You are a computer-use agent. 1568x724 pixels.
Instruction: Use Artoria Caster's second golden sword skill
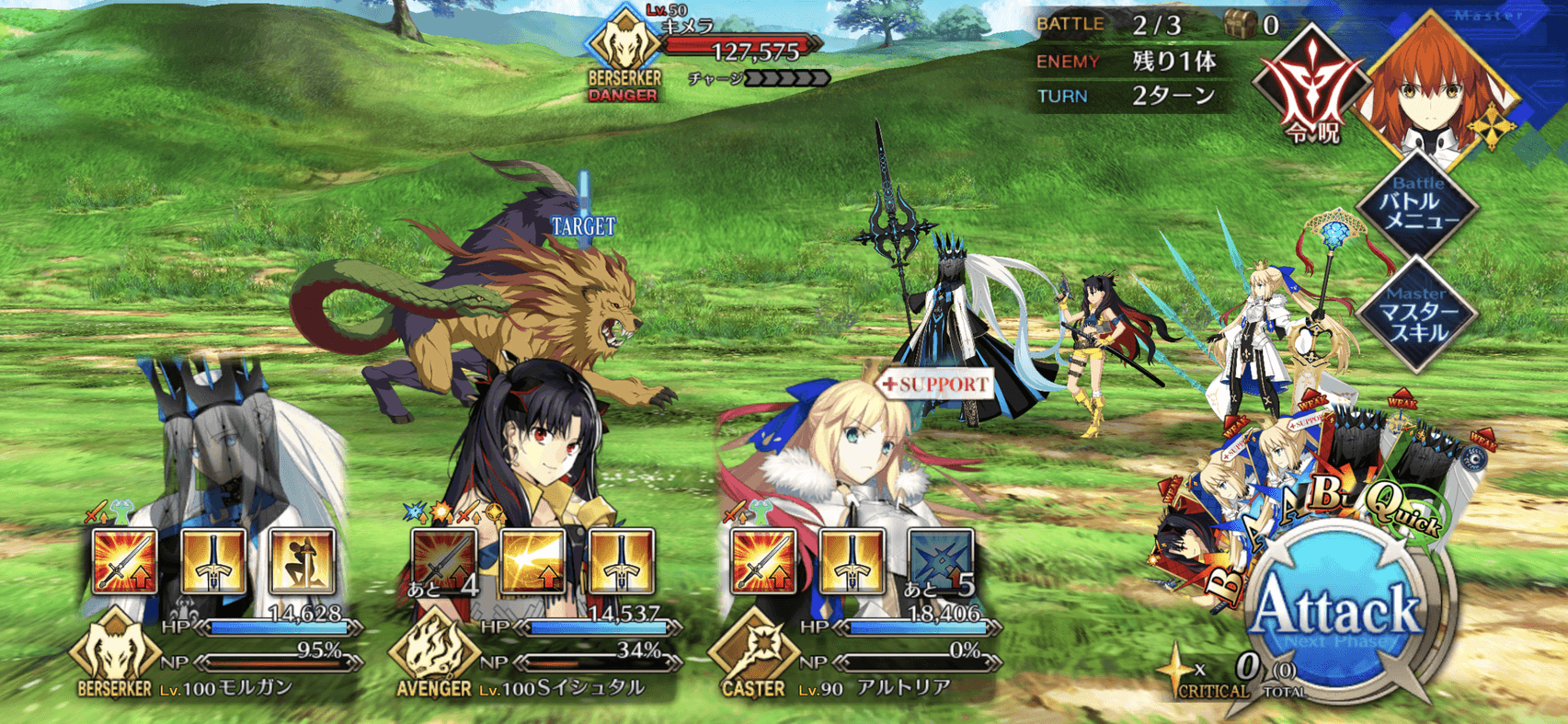[x=852, y=561]
